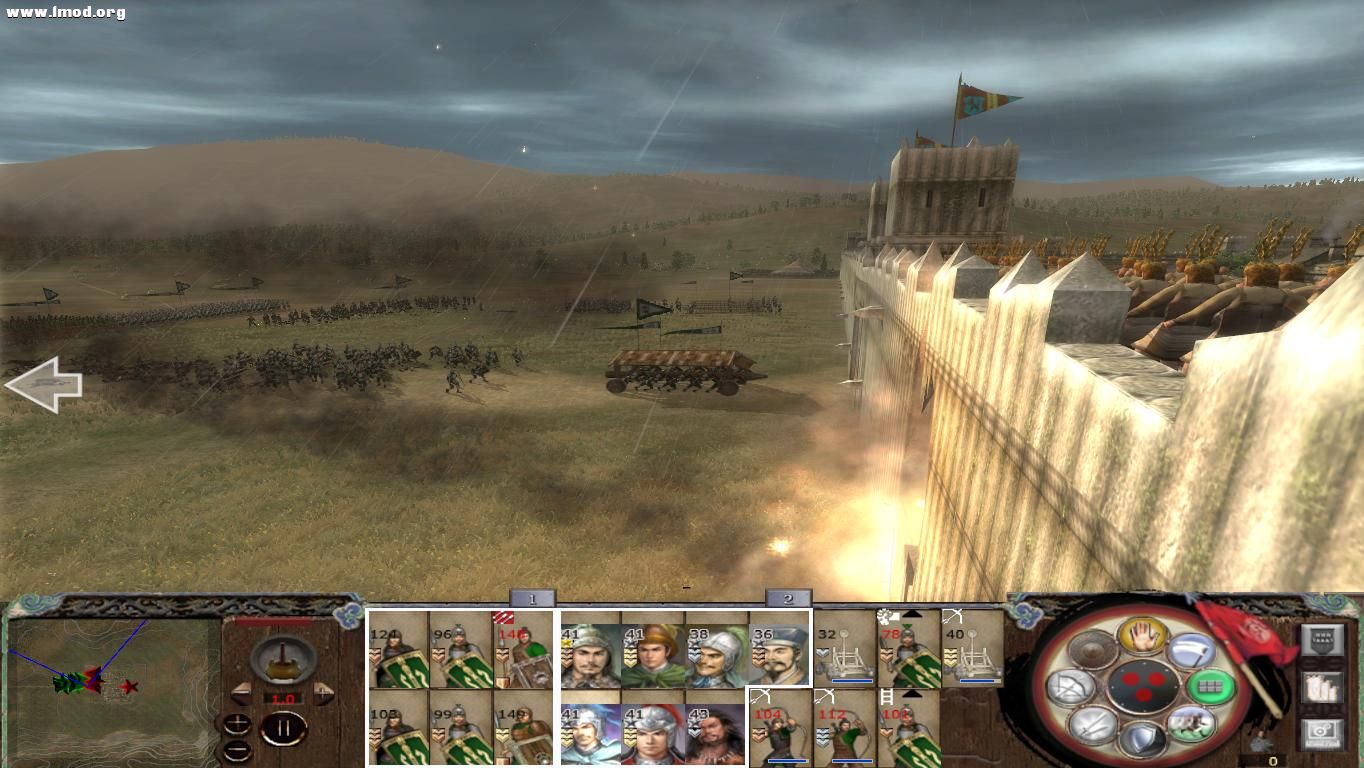The width and height of the screenshot is (1364, 768).
Task: Toggle unit grouping with the green grid button
Action: 1211,685
